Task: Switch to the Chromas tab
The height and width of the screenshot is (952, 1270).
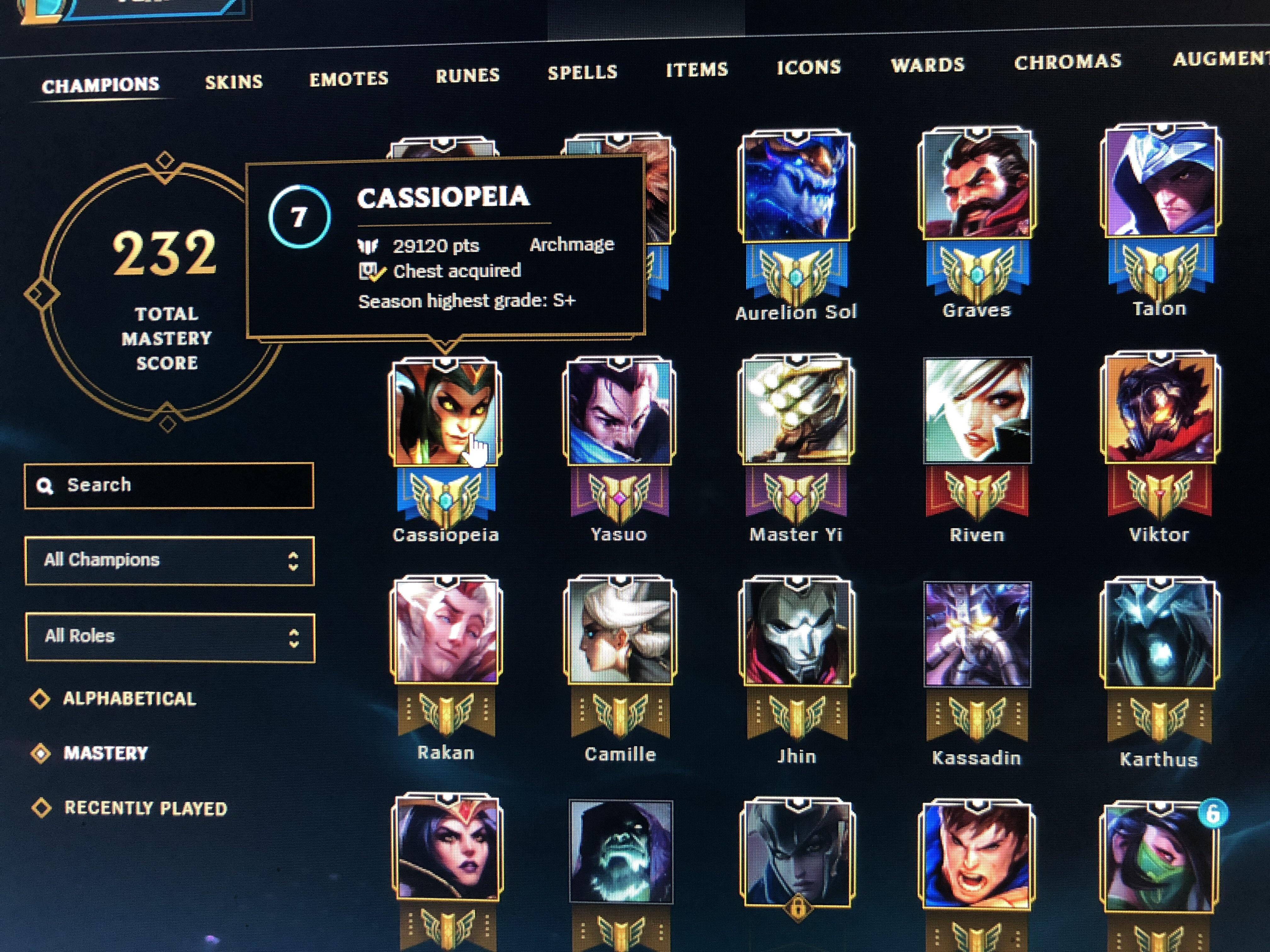Action: click(1068, 63)
